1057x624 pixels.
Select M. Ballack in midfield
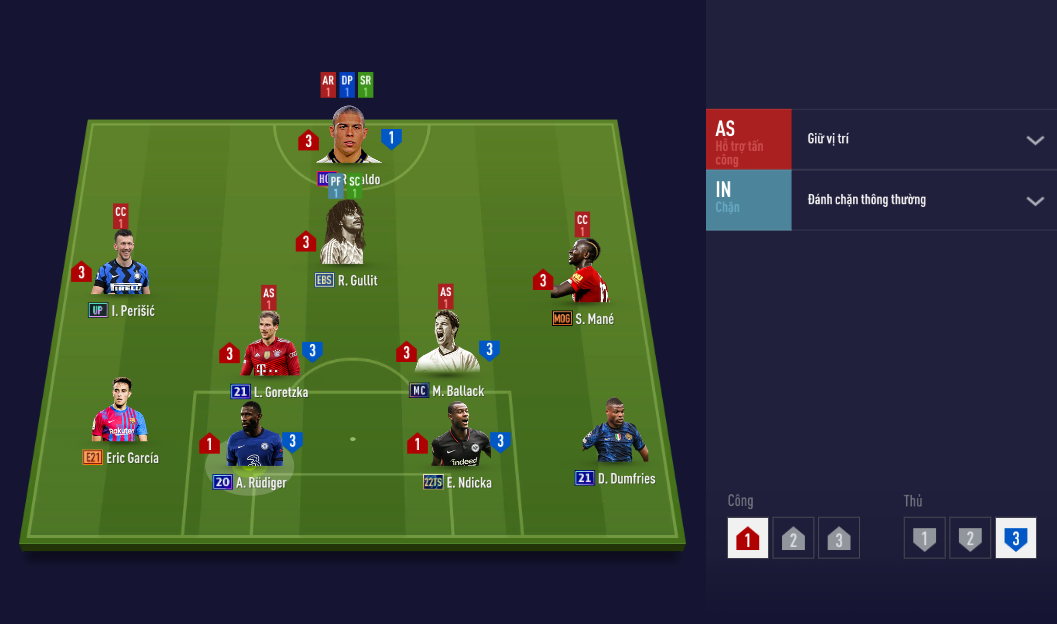point(446,345)
